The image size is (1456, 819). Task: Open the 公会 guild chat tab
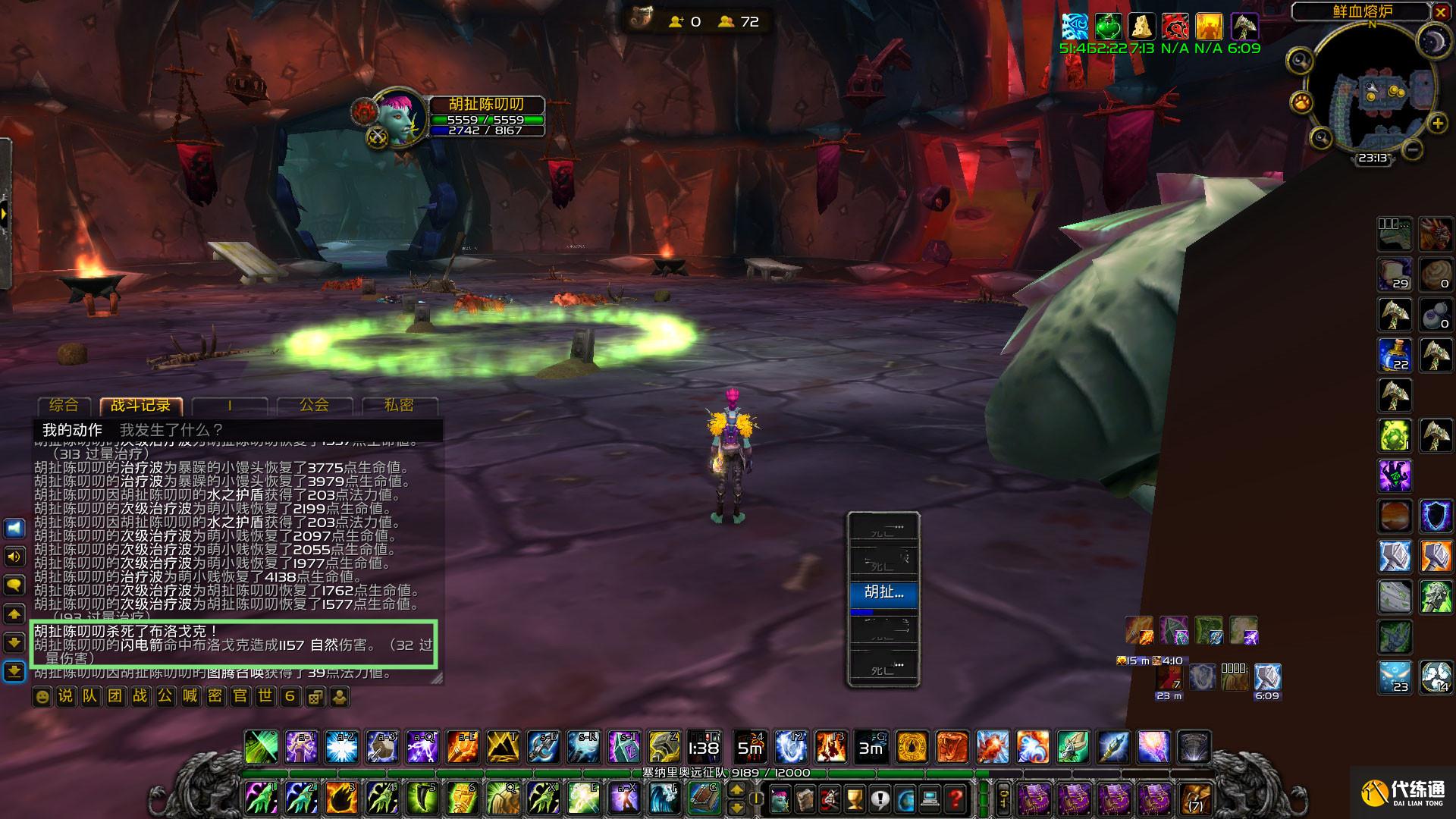314,406
